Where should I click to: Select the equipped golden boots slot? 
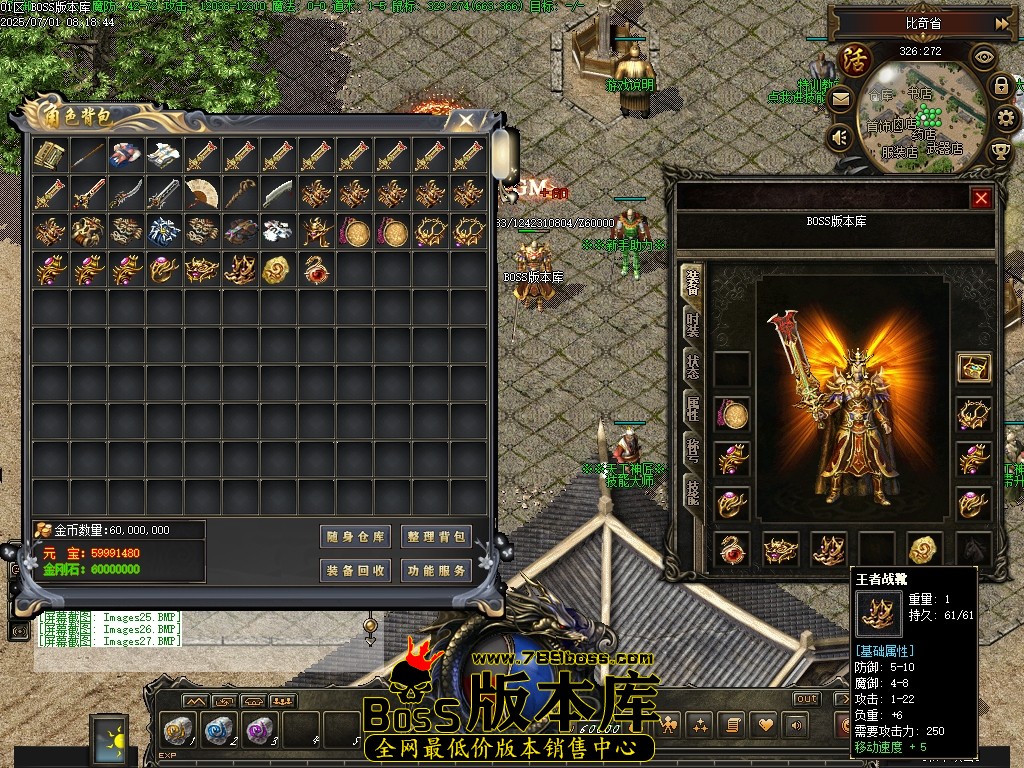click(829, 549)
